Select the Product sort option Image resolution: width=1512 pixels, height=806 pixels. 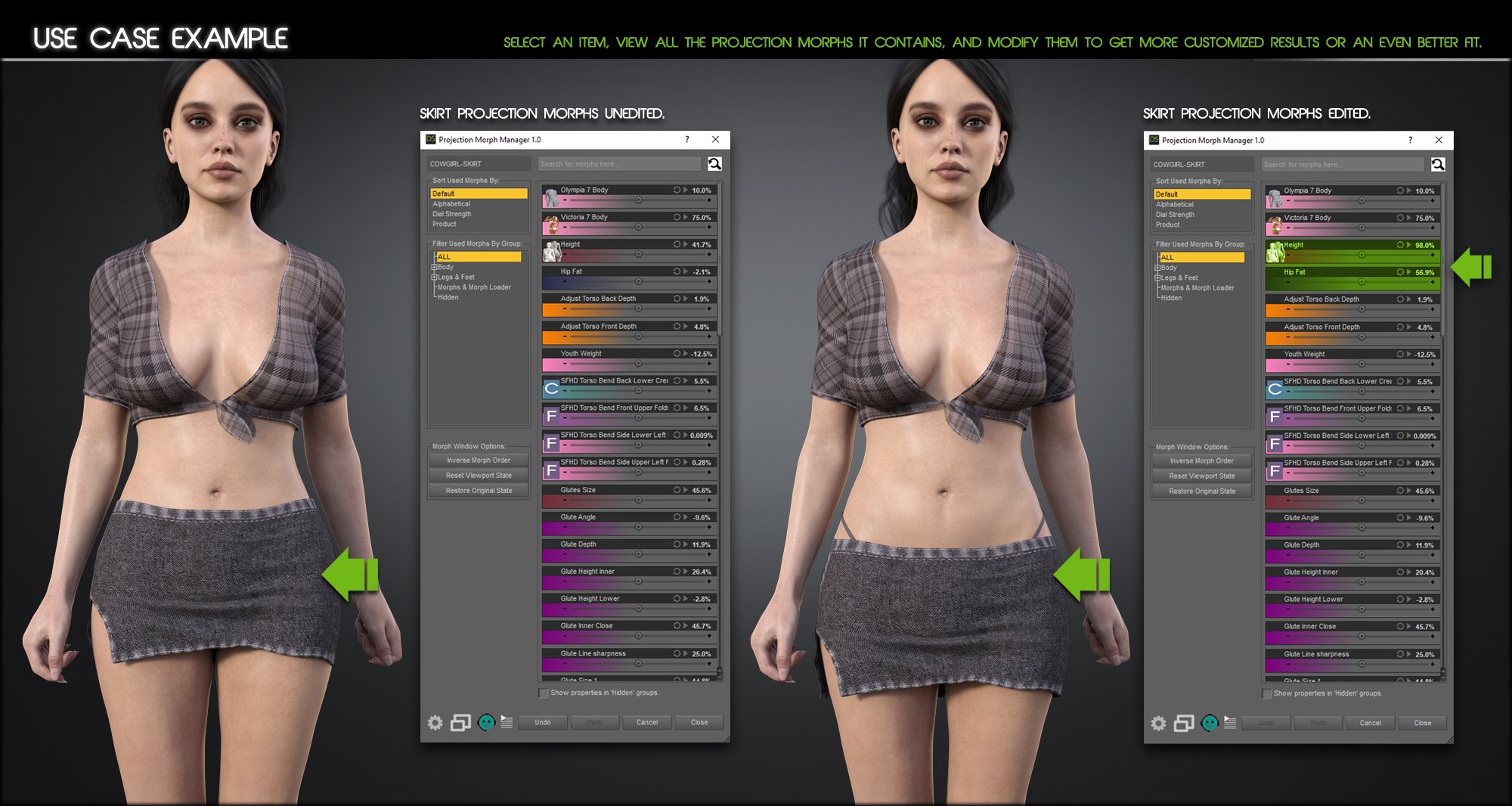443,224
